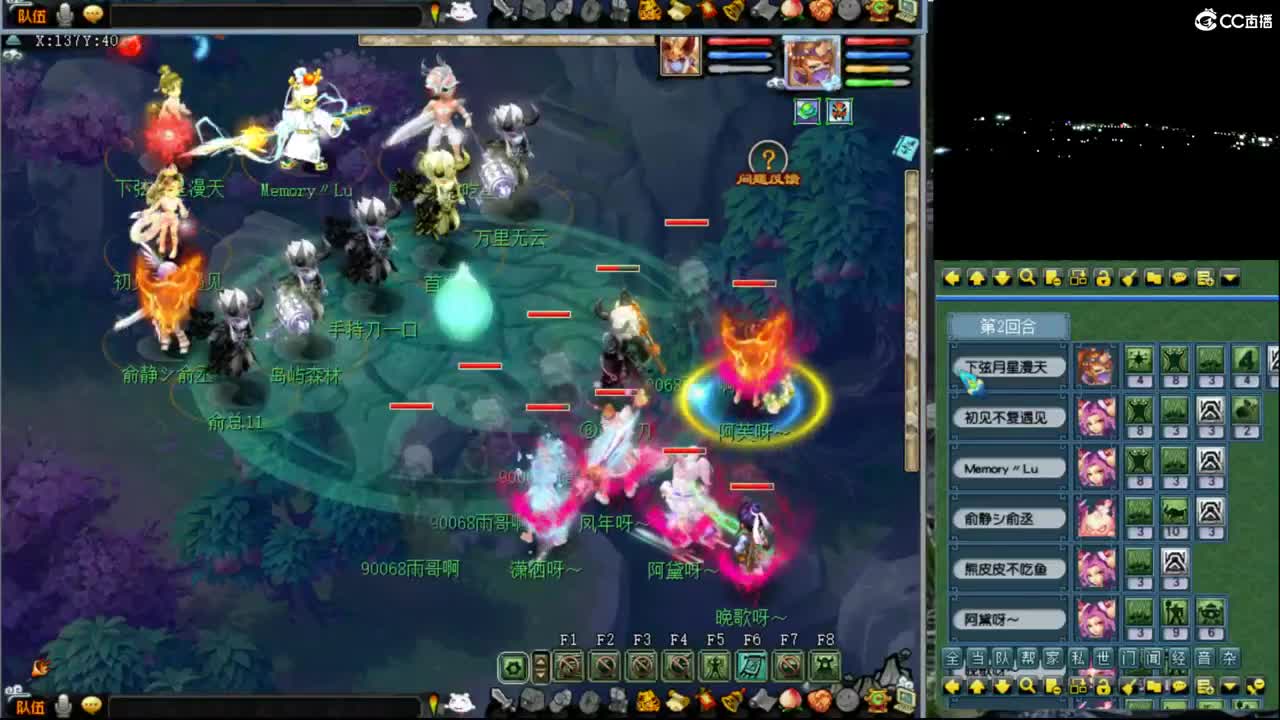Click the peach item icon on bottom toolbar
Screen dimensions: 1280x720
coord(790,703)
